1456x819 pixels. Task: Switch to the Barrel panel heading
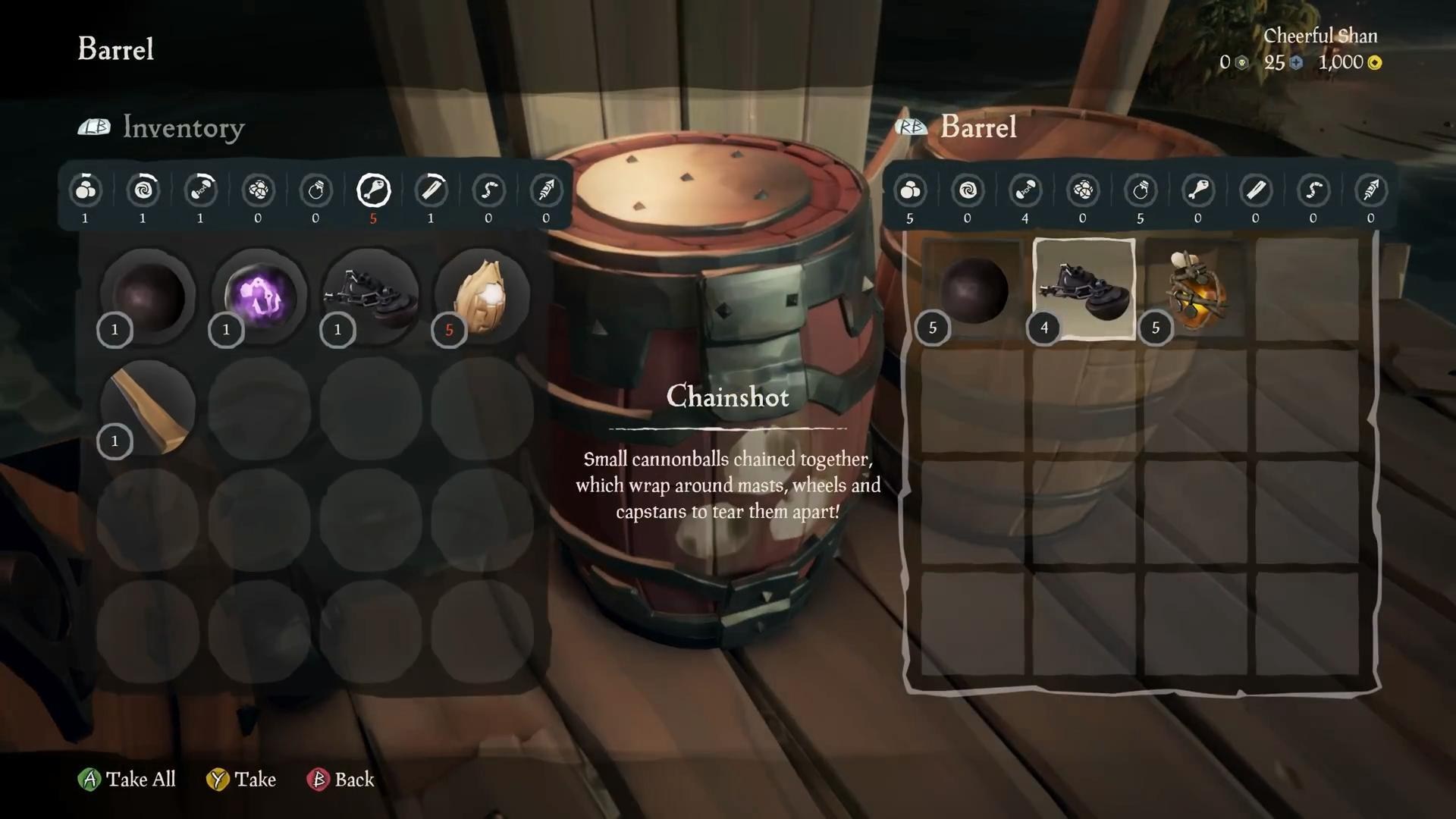pos(977,127)
